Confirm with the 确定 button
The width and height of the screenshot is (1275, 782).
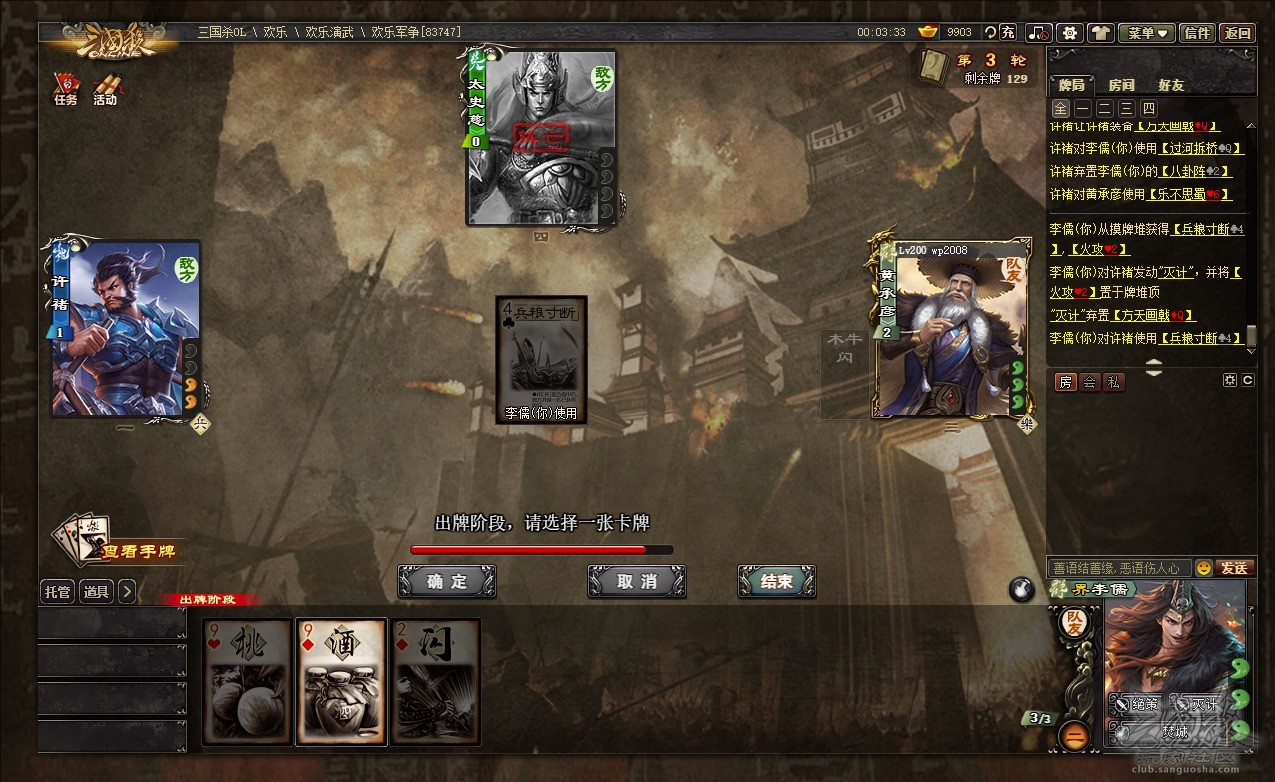pyautogui.click(x=446, y=581)
